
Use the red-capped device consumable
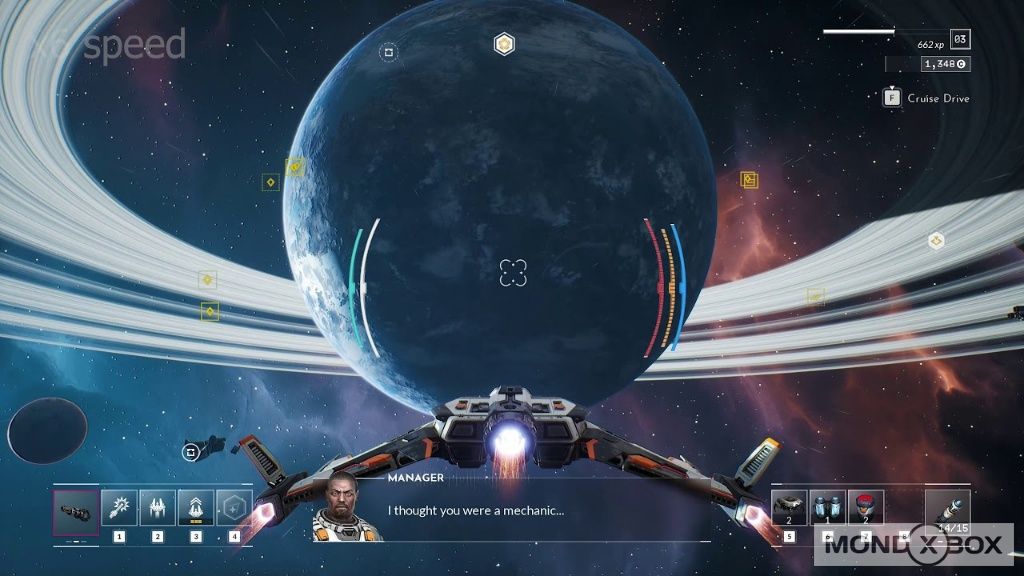[x=866, y=507]
